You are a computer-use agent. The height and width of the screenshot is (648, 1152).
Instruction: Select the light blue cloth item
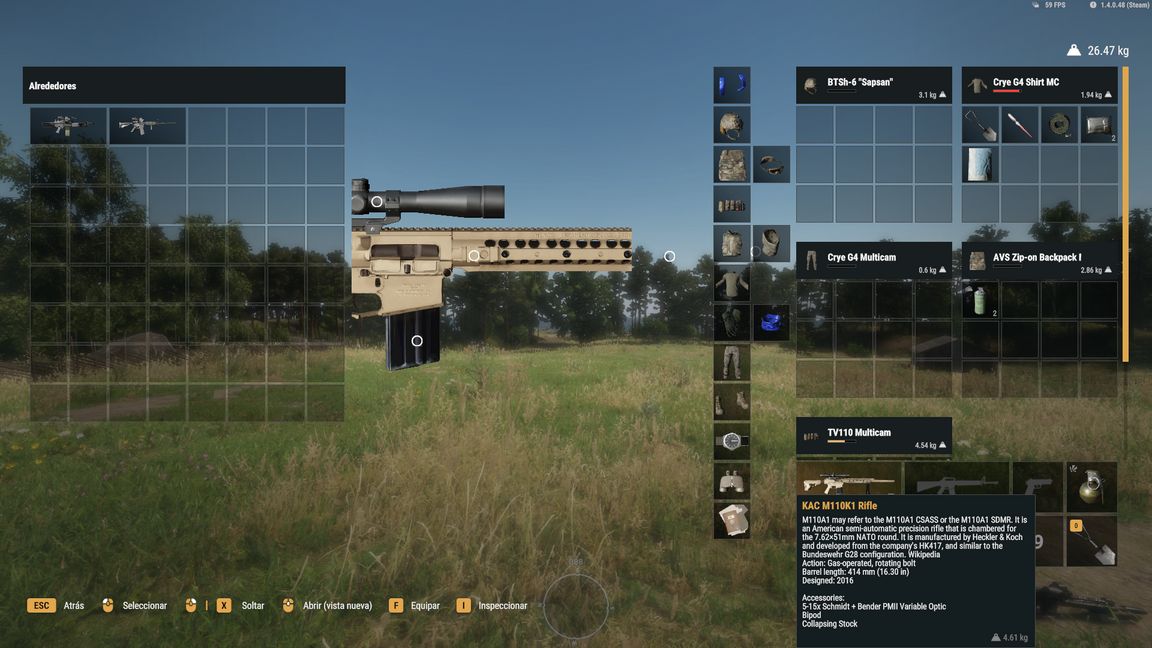coord(980,164)
